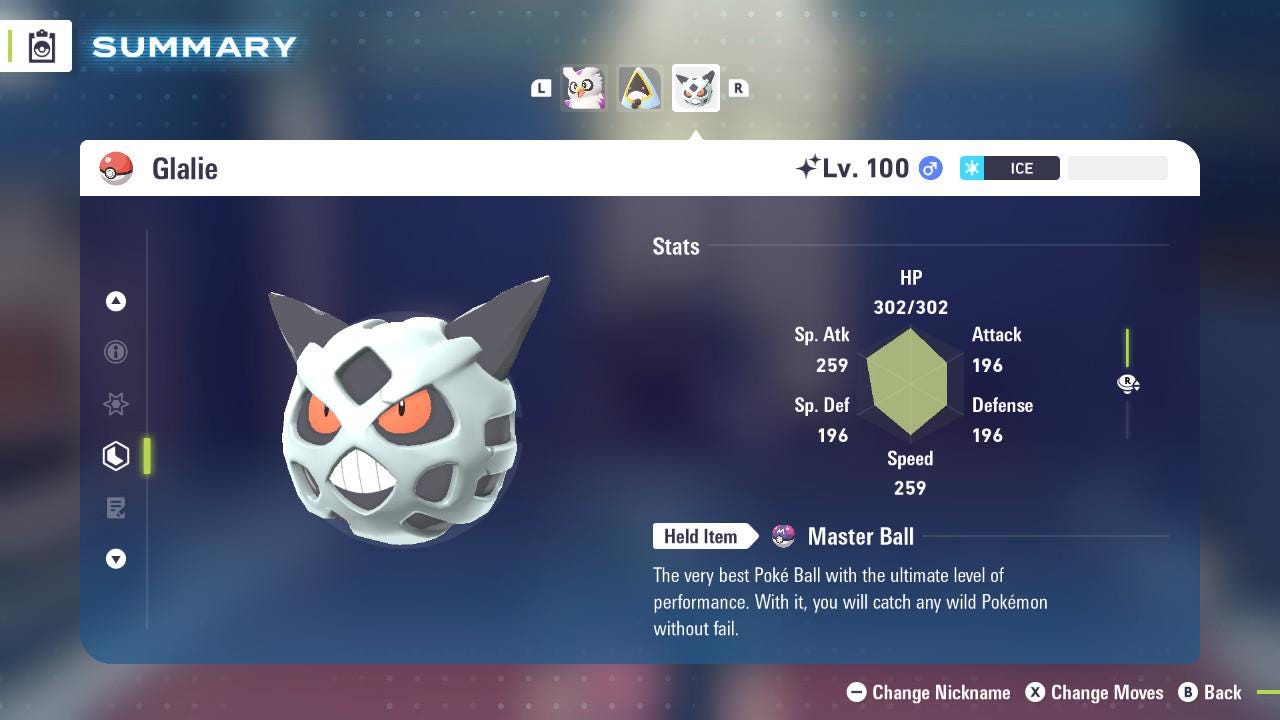The height and width of the screenshot is (720, 1280).
Task: Select the Glalie party thumbnail
Action: pos(695,88)
